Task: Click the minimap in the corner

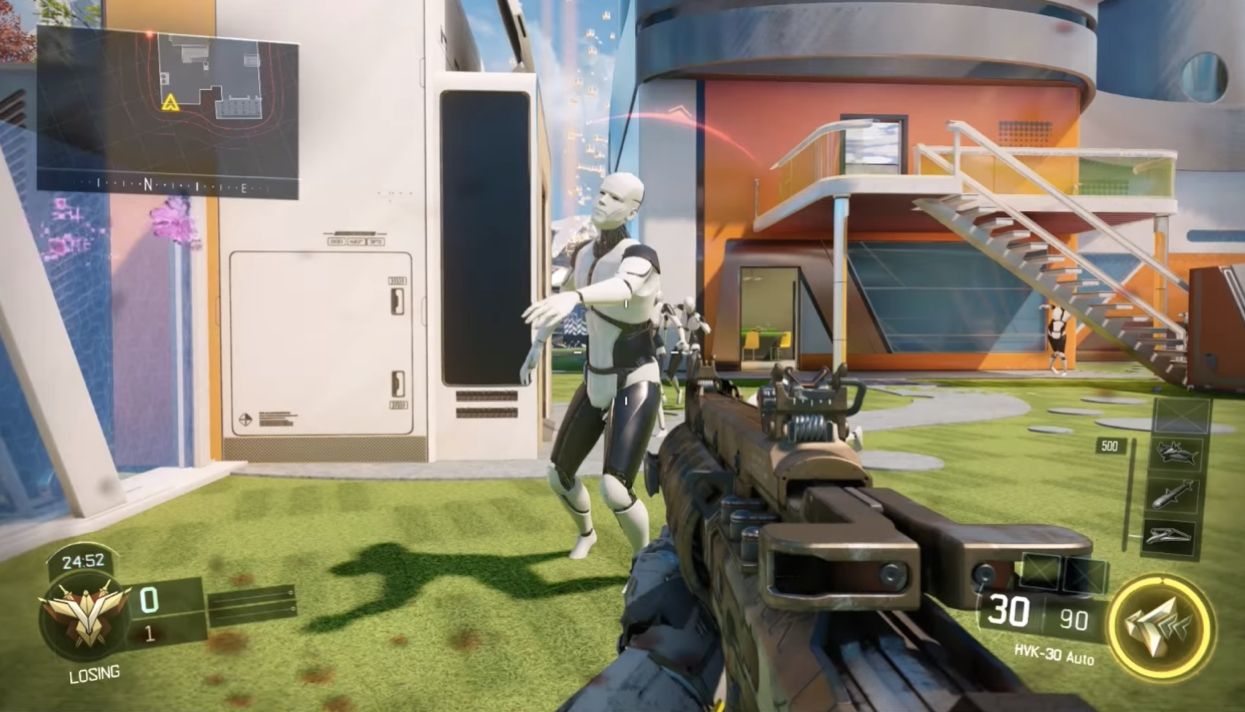Action: click(x=167, y=111)
